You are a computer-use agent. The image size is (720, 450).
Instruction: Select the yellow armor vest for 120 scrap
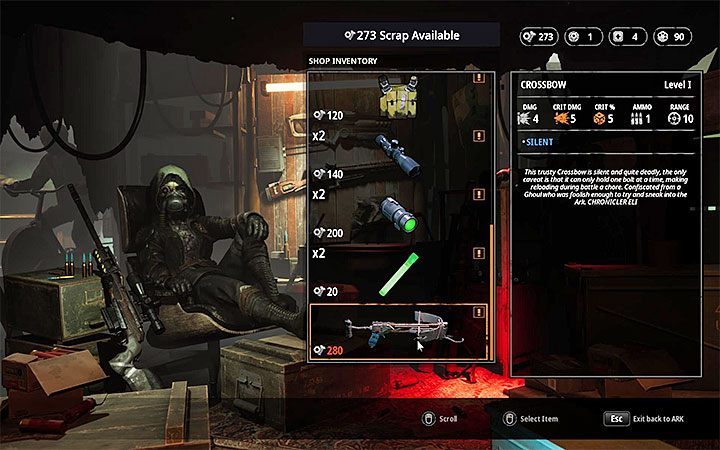click(400, 98)
